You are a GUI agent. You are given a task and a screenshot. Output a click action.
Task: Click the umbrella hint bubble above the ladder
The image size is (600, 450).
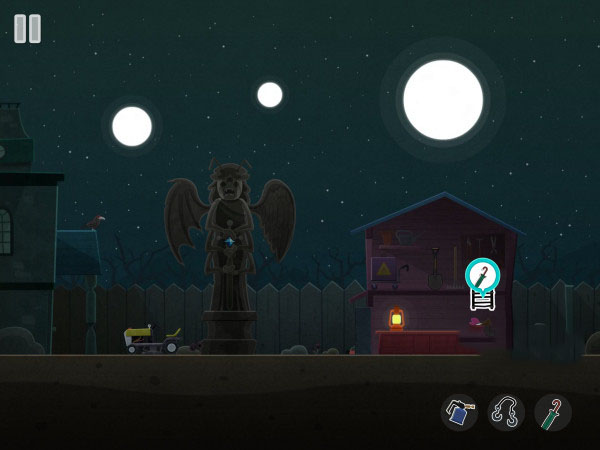(x=482, y=274)
